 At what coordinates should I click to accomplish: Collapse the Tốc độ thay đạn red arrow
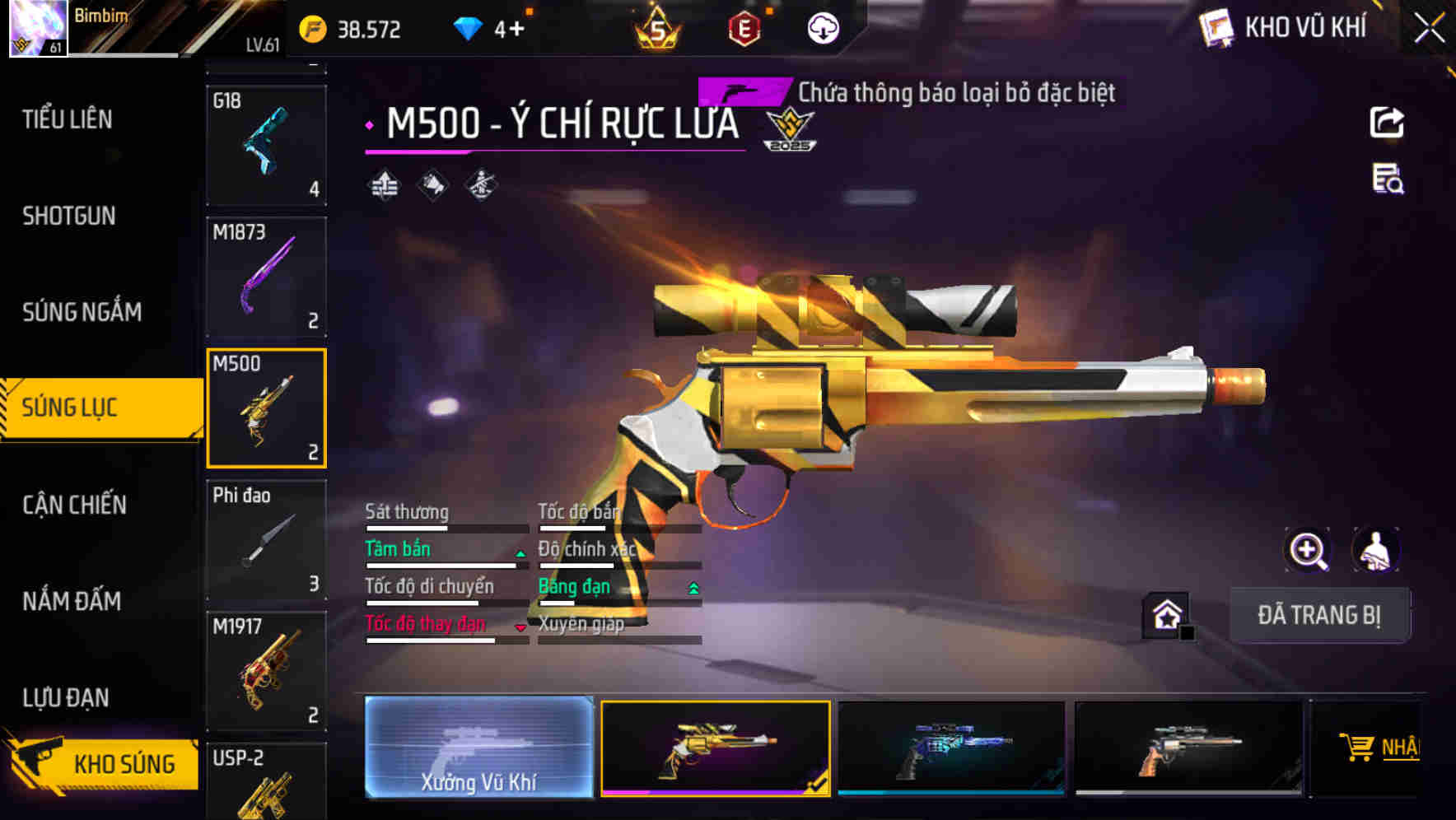pyautogui.click(x=520, y=627)
